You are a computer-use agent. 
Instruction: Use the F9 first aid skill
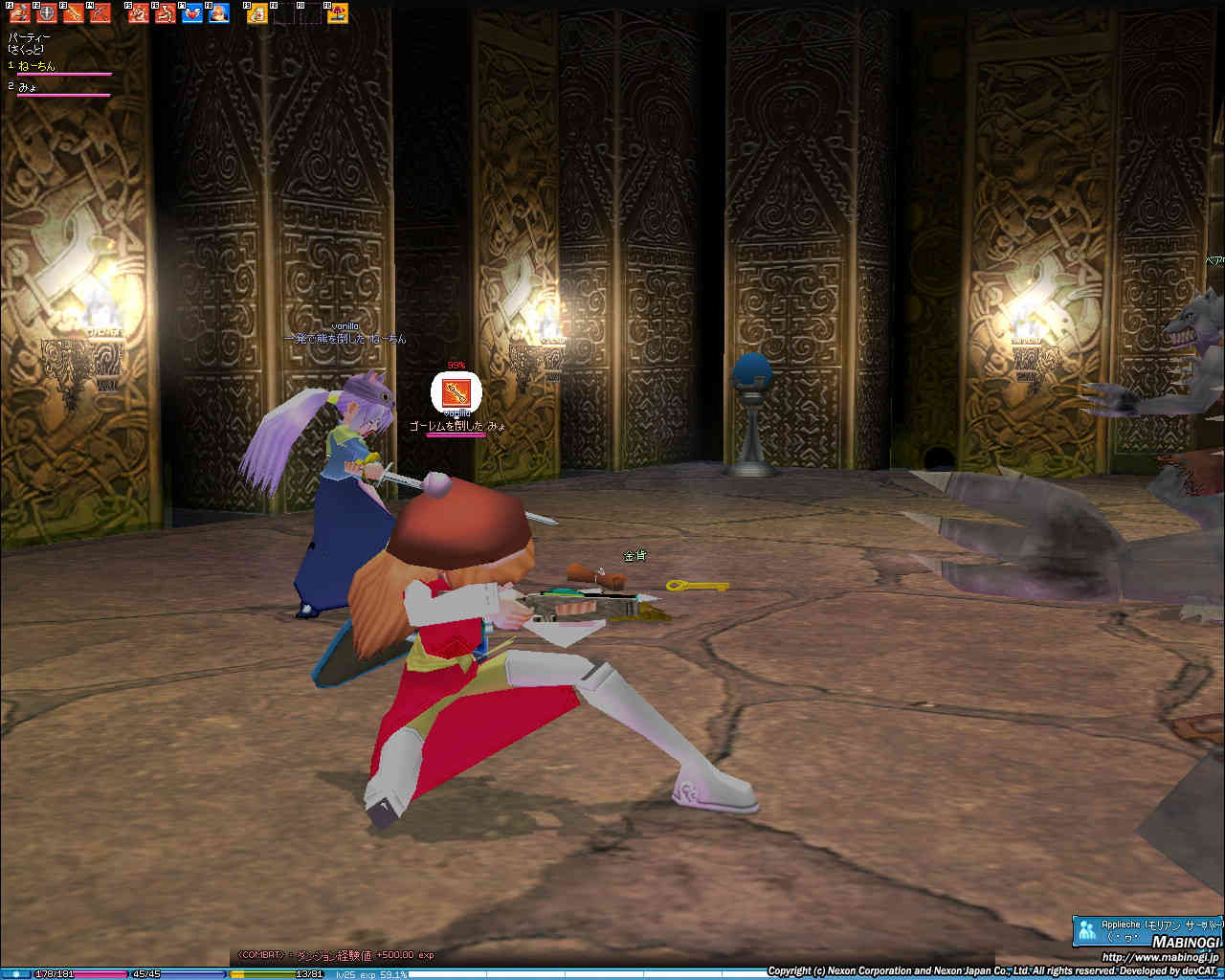point(256,13)
